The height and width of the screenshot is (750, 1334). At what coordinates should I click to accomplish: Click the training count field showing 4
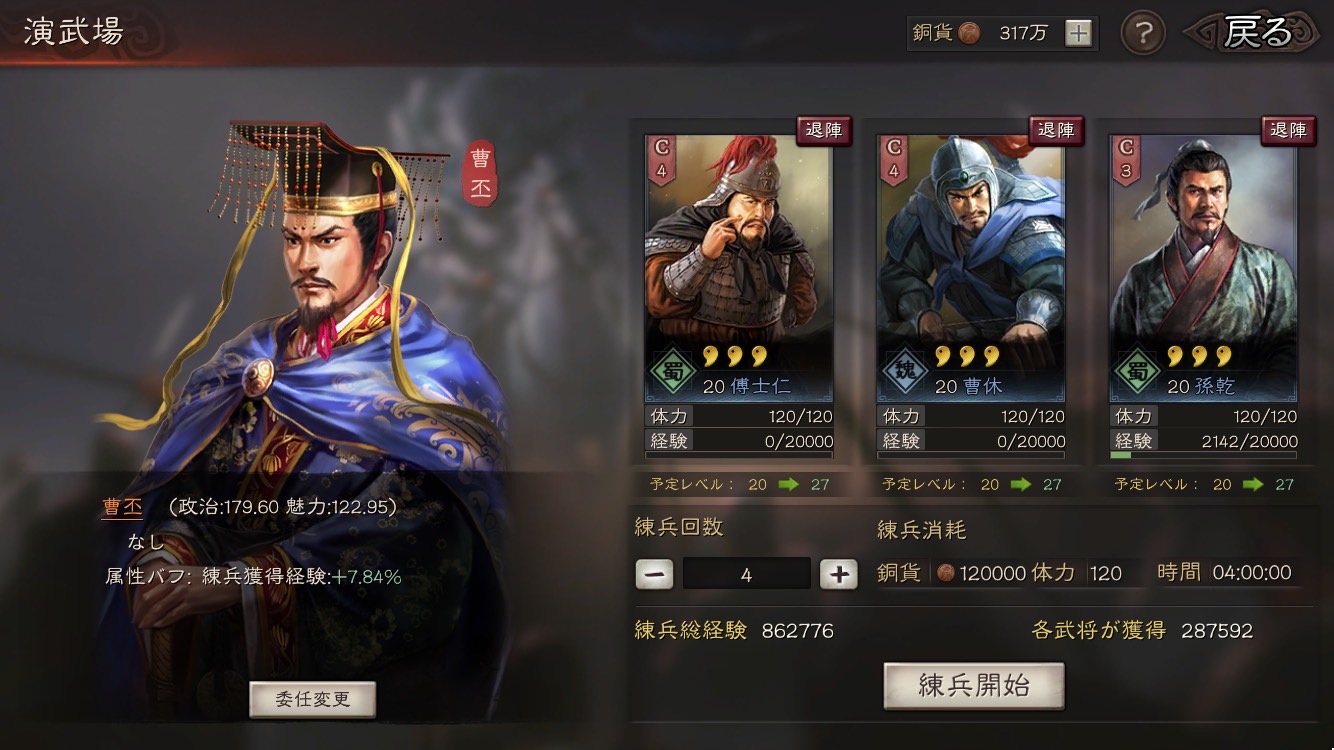pos(747,573)
